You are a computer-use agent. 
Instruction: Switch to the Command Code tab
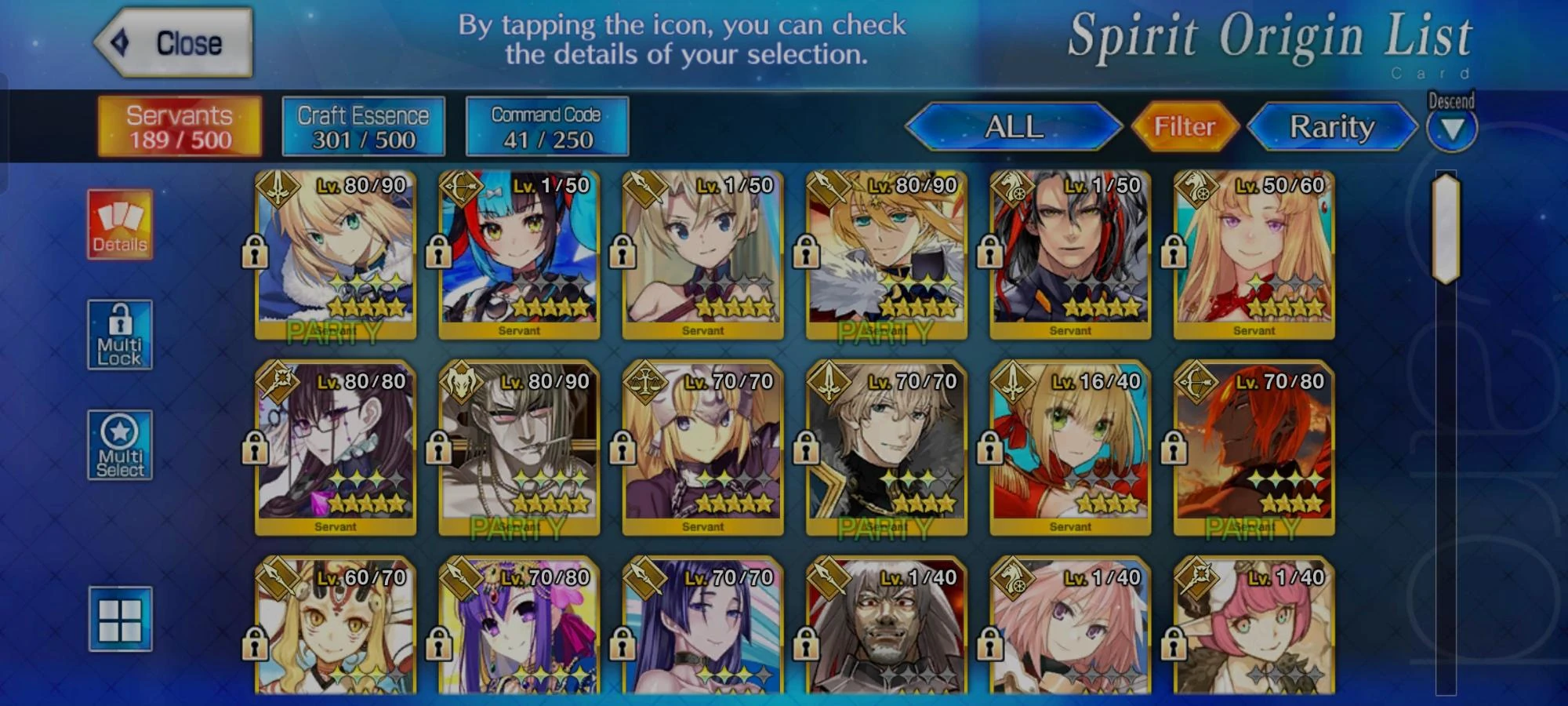(546, 126)
